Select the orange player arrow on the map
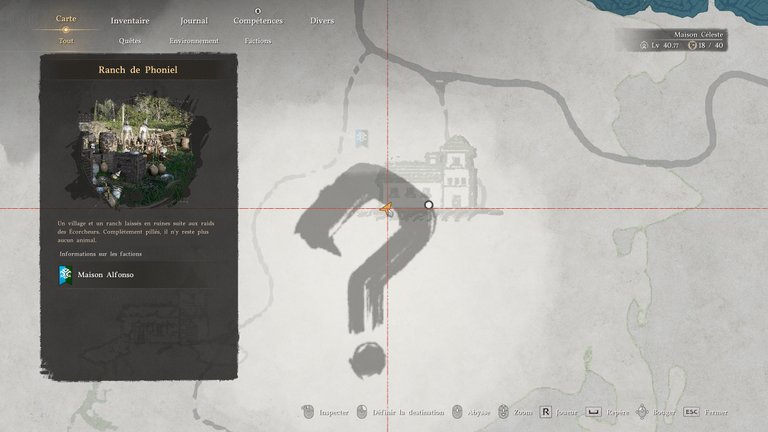The width and height of the screenshot is (768, 432). point(385,208)
